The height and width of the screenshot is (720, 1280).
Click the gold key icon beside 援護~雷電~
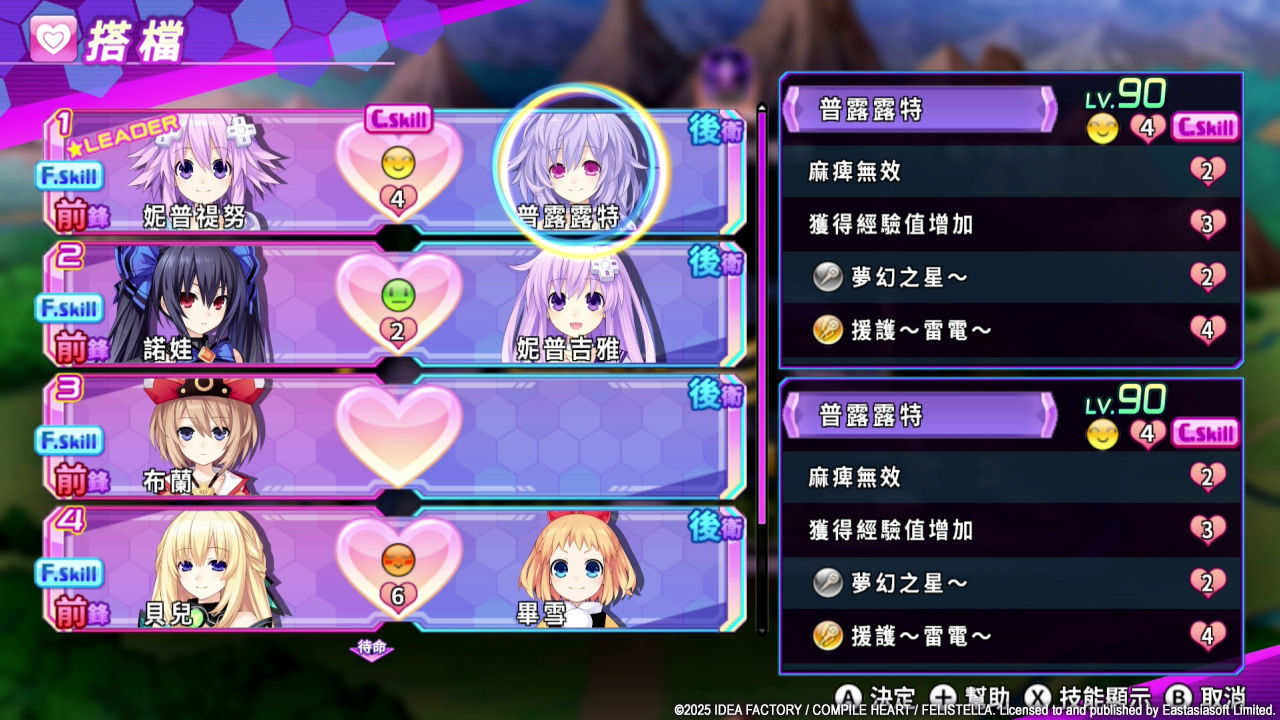pos(826,330)
